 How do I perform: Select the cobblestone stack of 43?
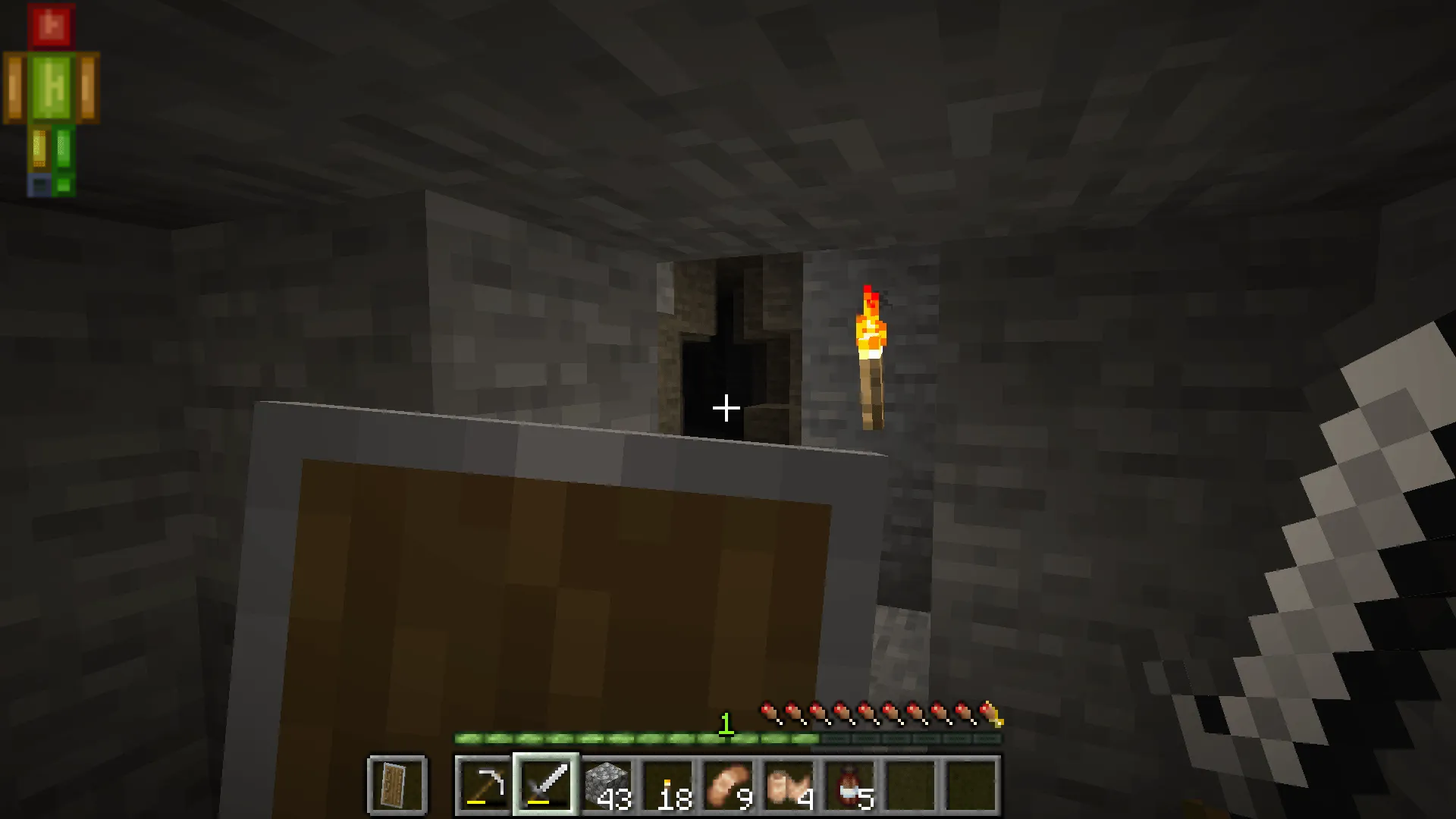point(607,785)
